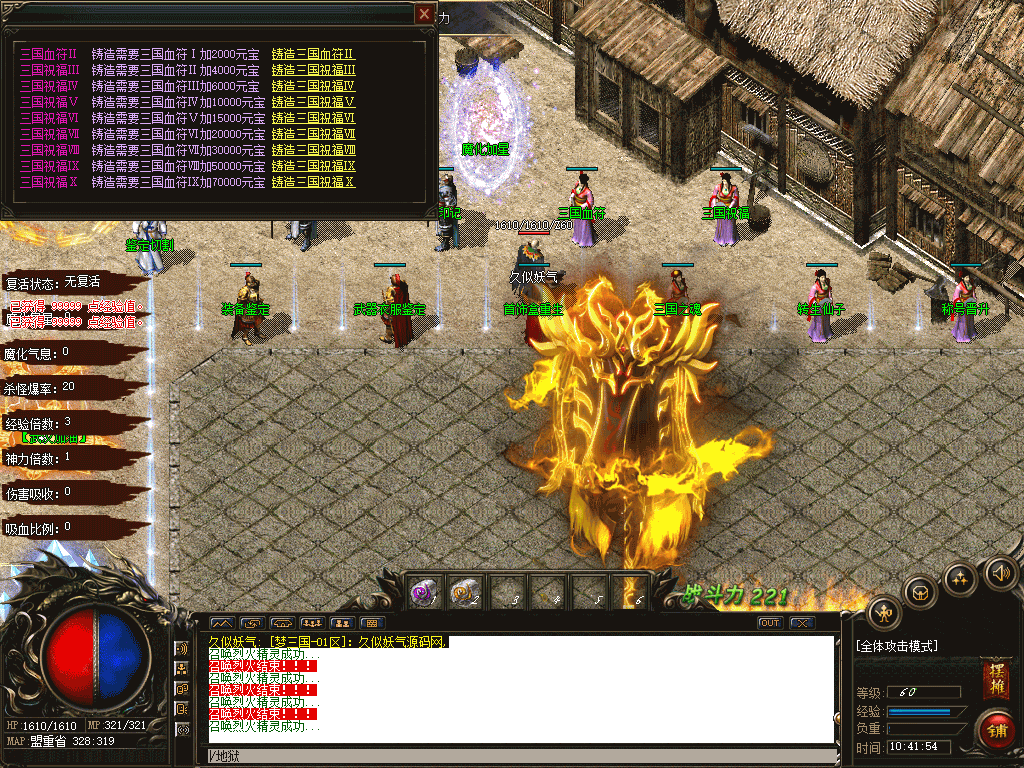Image resolution: width=1024 pixels, height=768 pixels.
Task: Focus the chat input field
Action: pos(520,754)
